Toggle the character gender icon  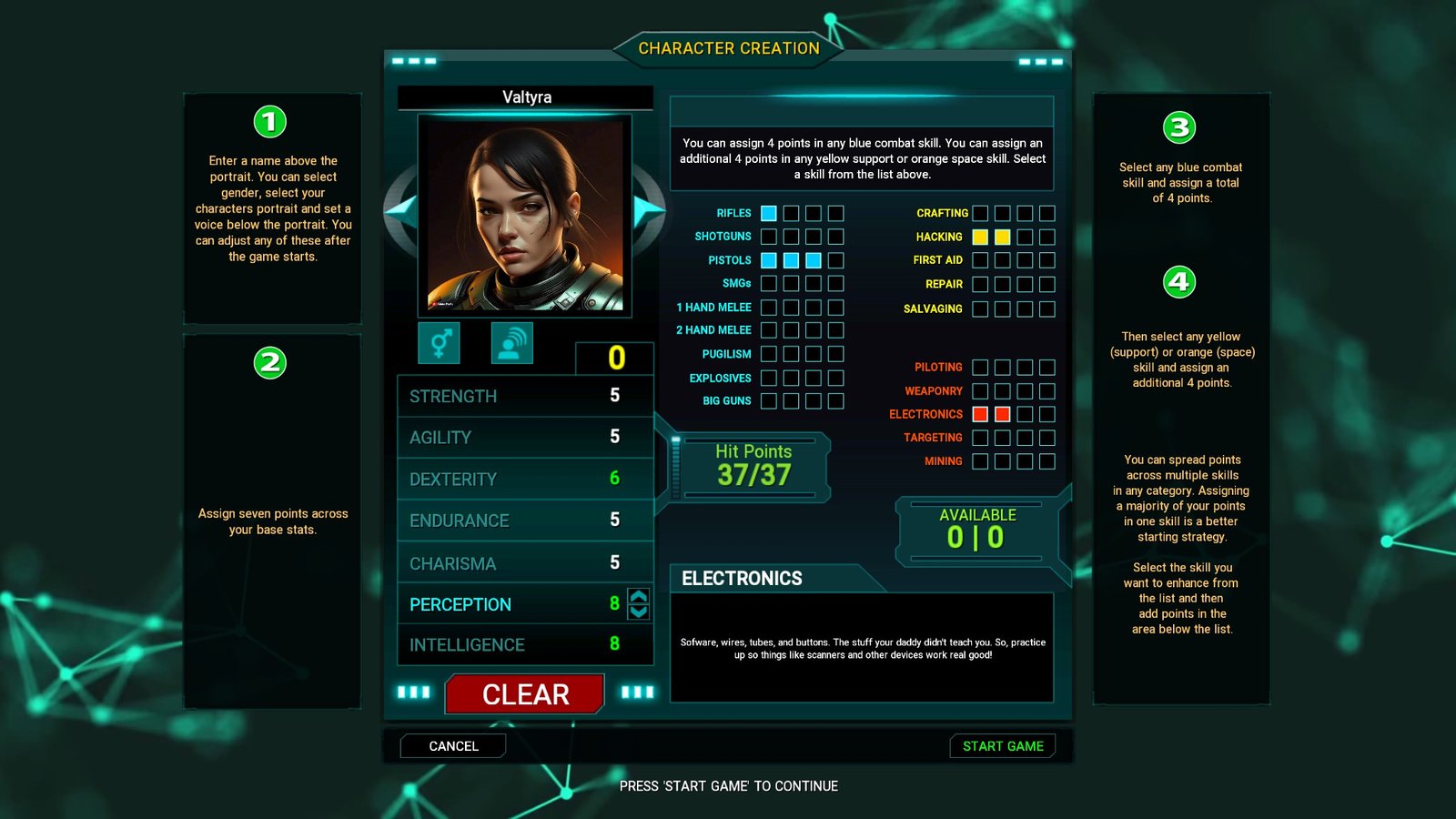coord(440,343)
